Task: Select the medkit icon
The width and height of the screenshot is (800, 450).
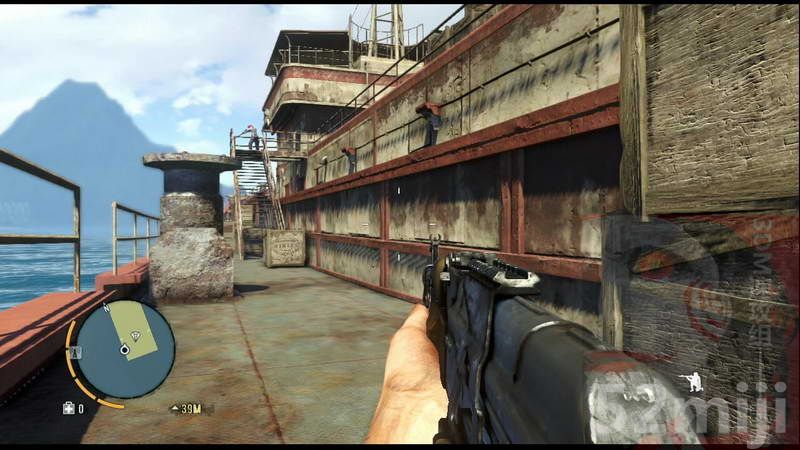Action: (x=68, y=408)
